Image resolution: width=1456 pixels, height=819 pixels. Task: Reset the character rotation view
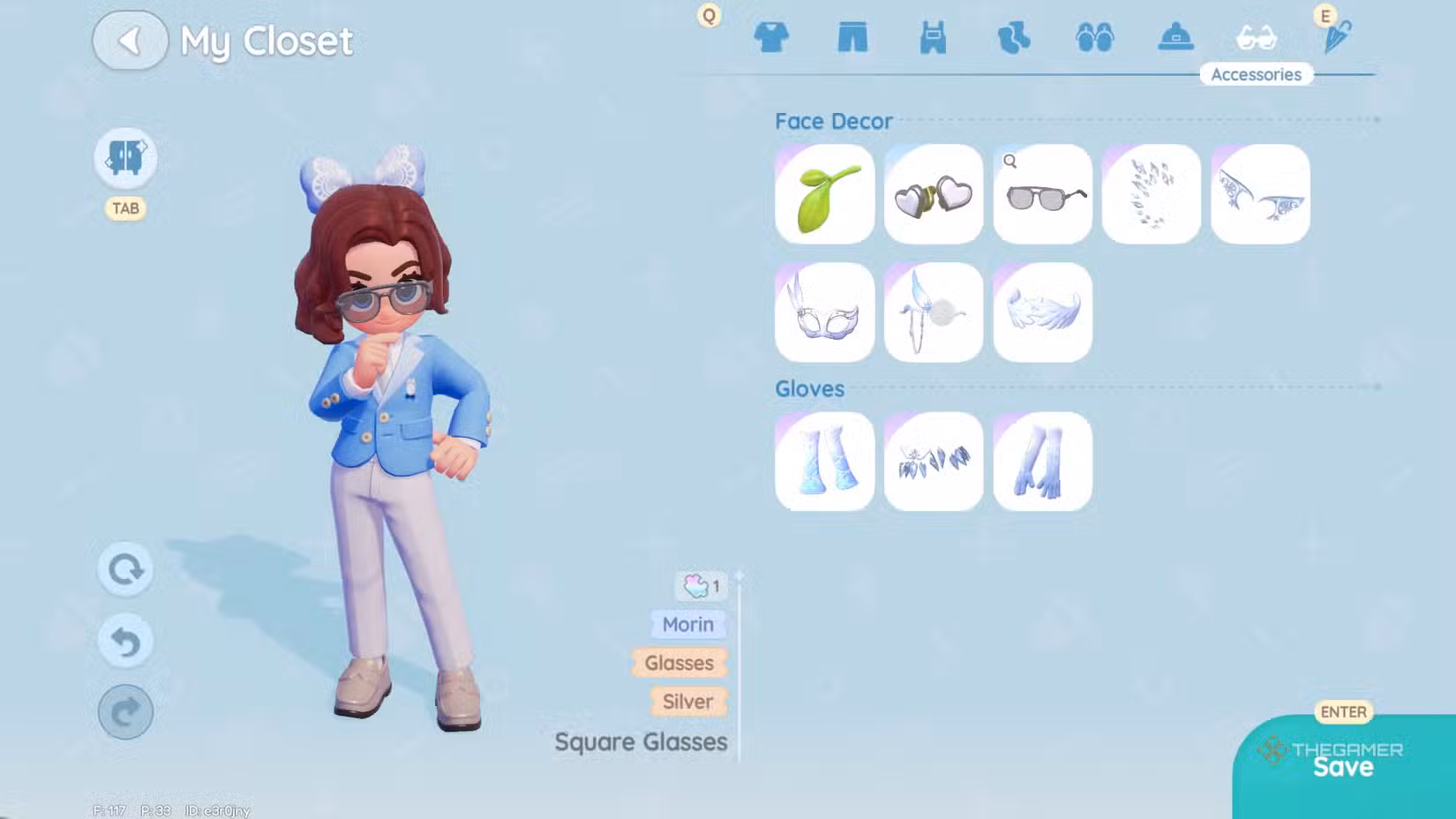pos(125,569)
